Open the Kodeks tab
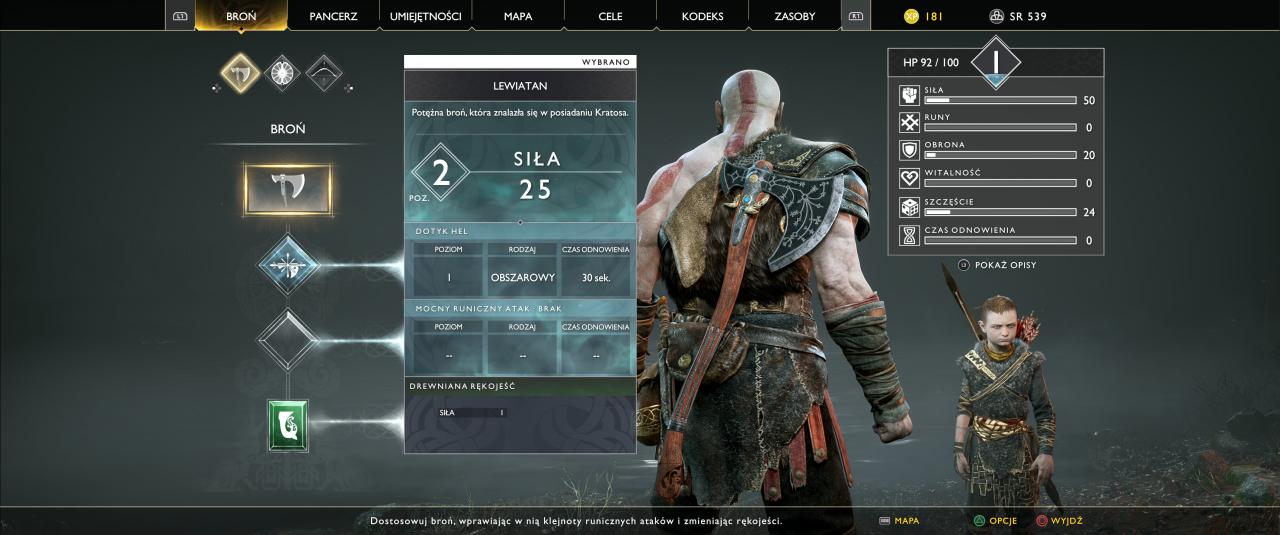Image resolution: width=1280 pixels, height=535 pixels. [702, 16]
